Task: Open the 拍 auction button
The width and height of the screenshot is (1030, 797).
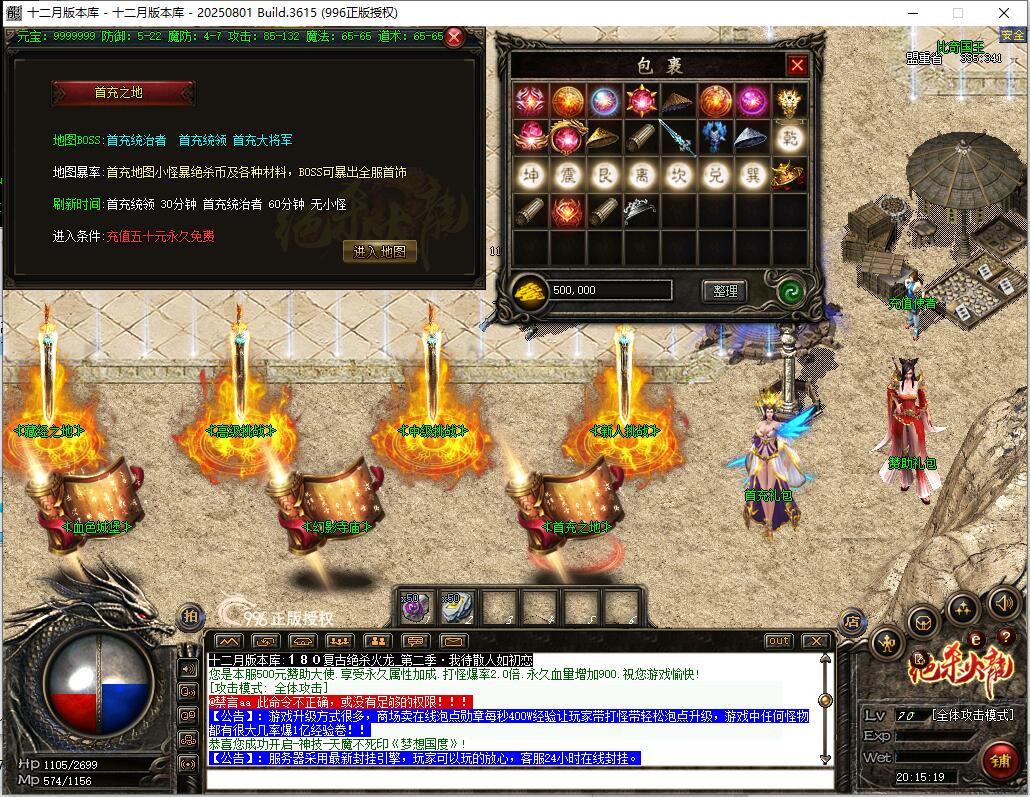Action: tap(189, 617)
